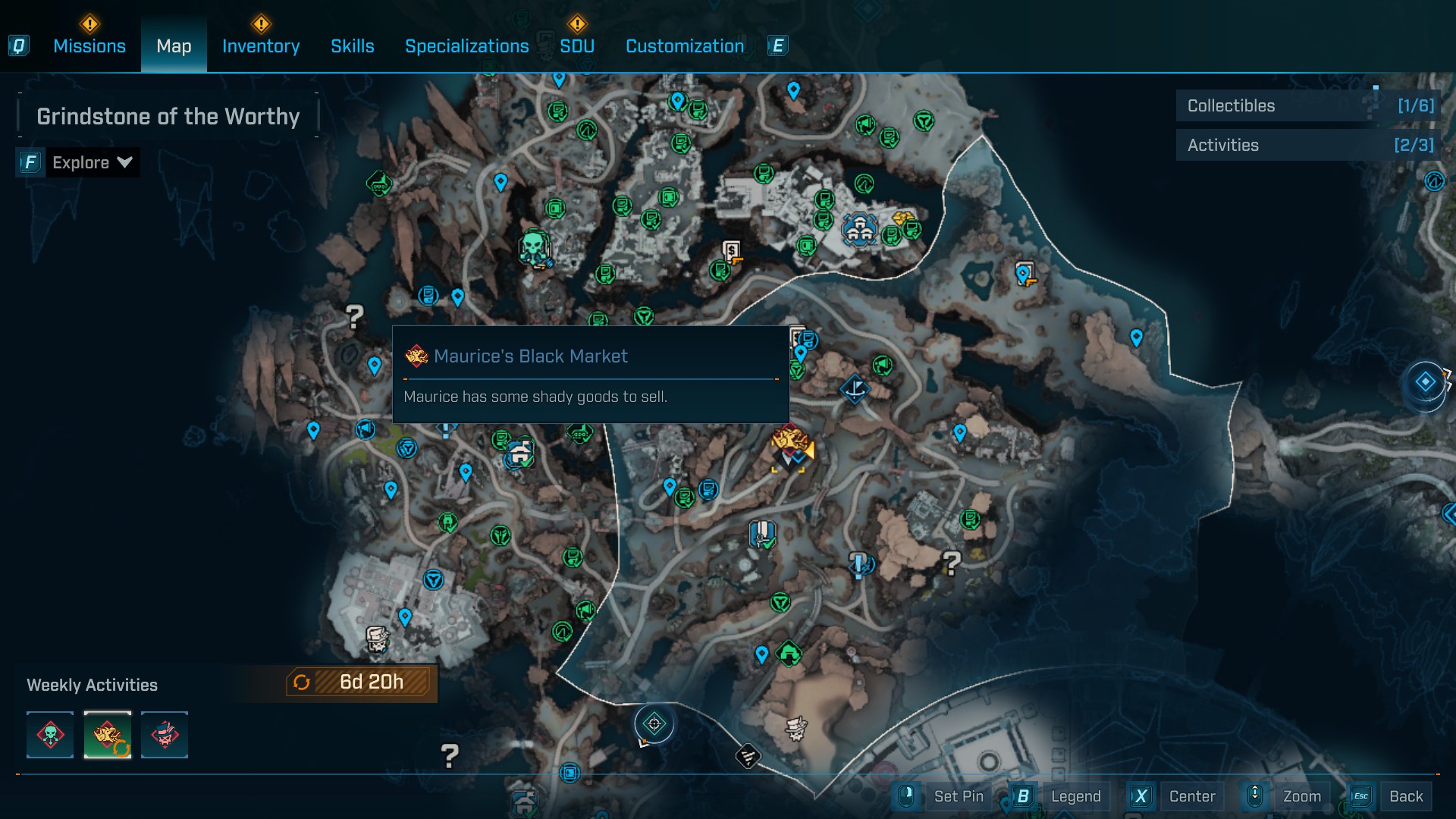Image resolution: width=1456 pixels, height=819 pixels.
Task: Switch to the Customization tab
Action: (x=685, y=46)
